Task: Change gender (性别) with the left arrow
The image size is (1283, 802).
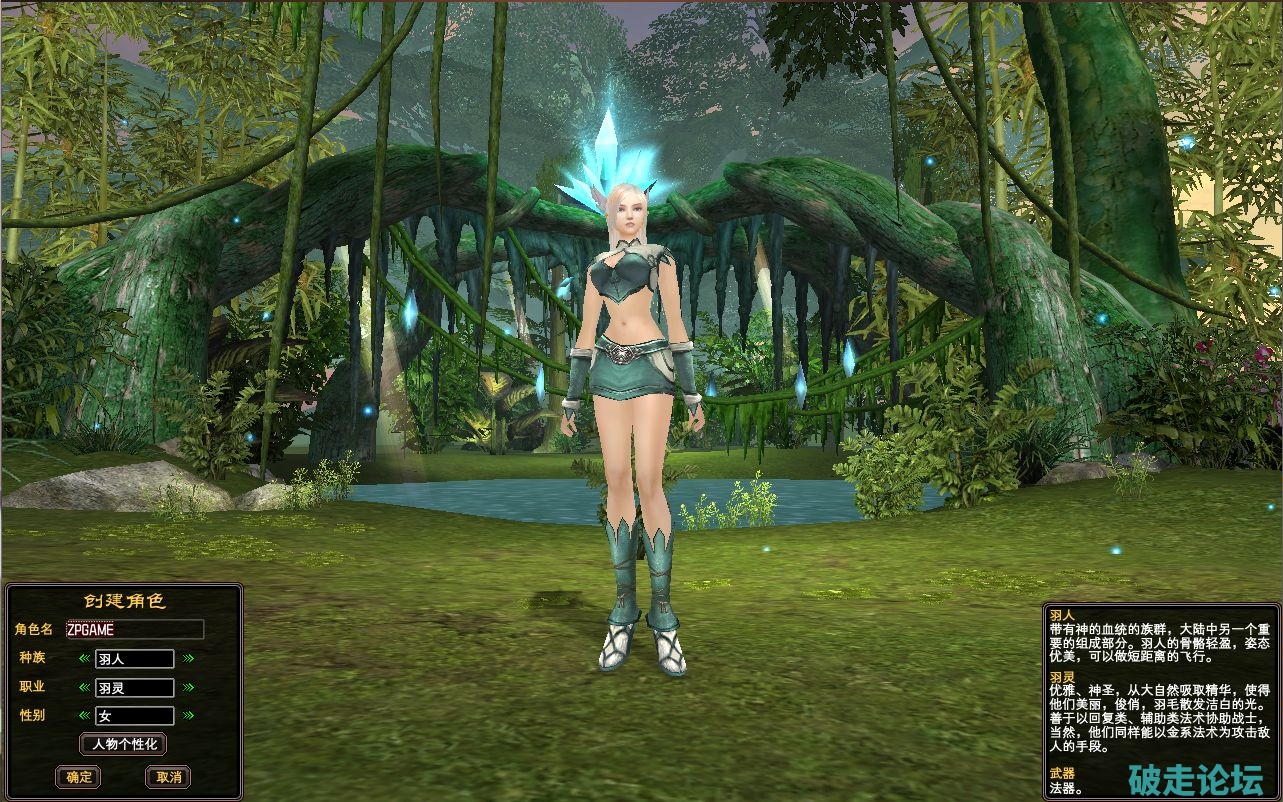Action: [84, 716]
